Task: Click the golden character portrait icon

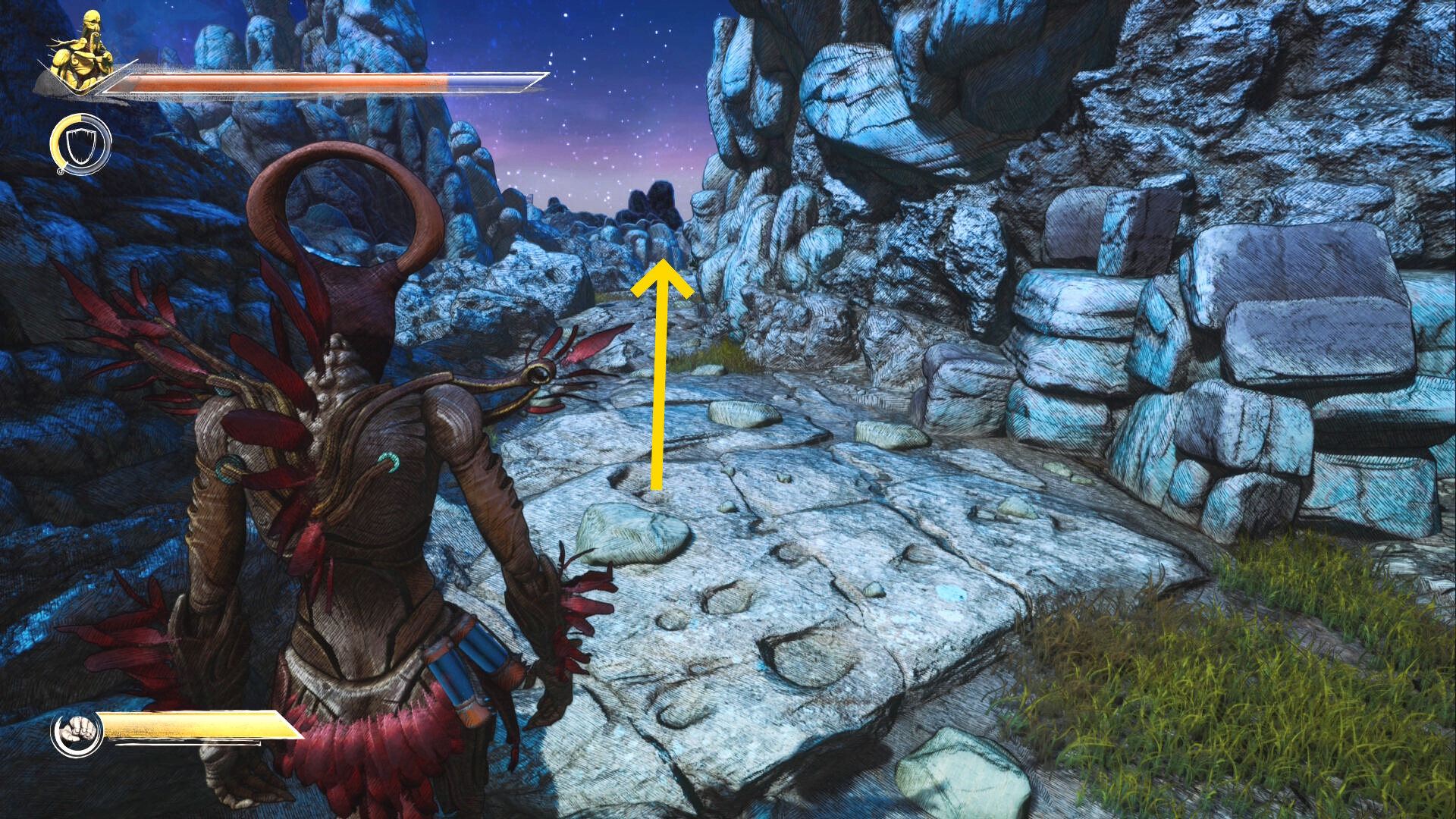Action: point(82,52)
